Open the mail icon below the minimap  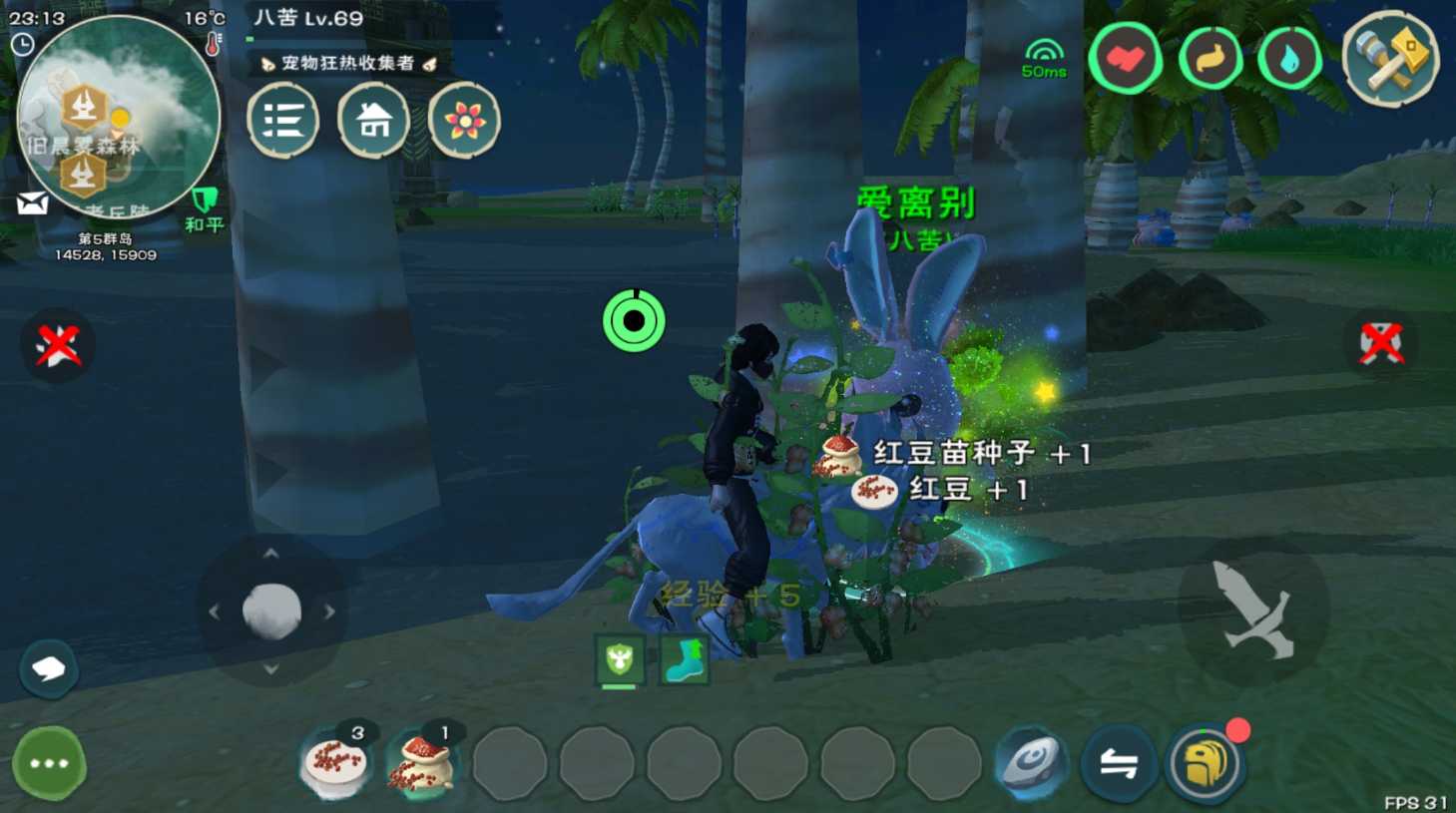pos(33,203)
